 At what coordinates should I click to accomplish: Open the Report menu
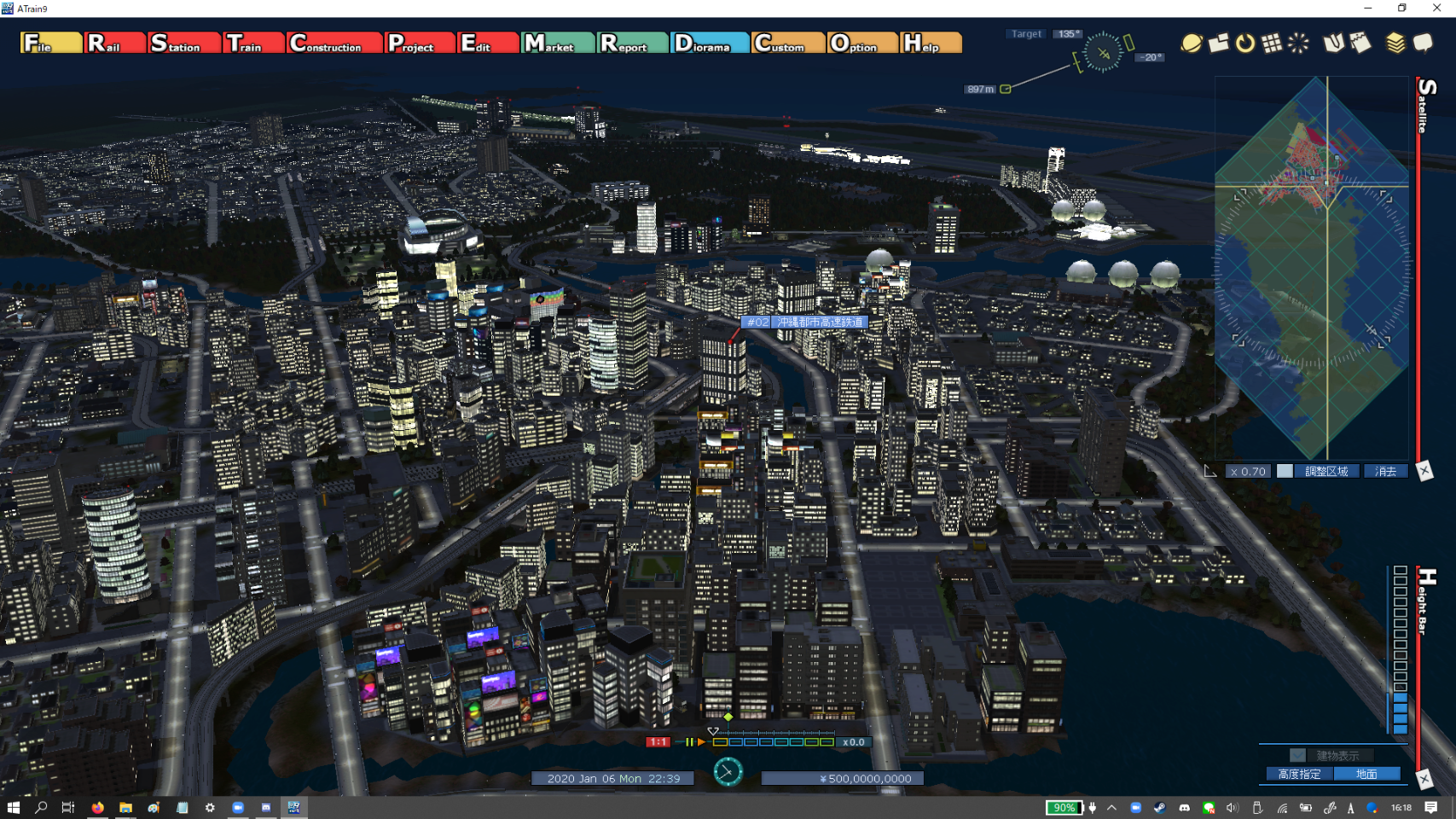[632, 43]
